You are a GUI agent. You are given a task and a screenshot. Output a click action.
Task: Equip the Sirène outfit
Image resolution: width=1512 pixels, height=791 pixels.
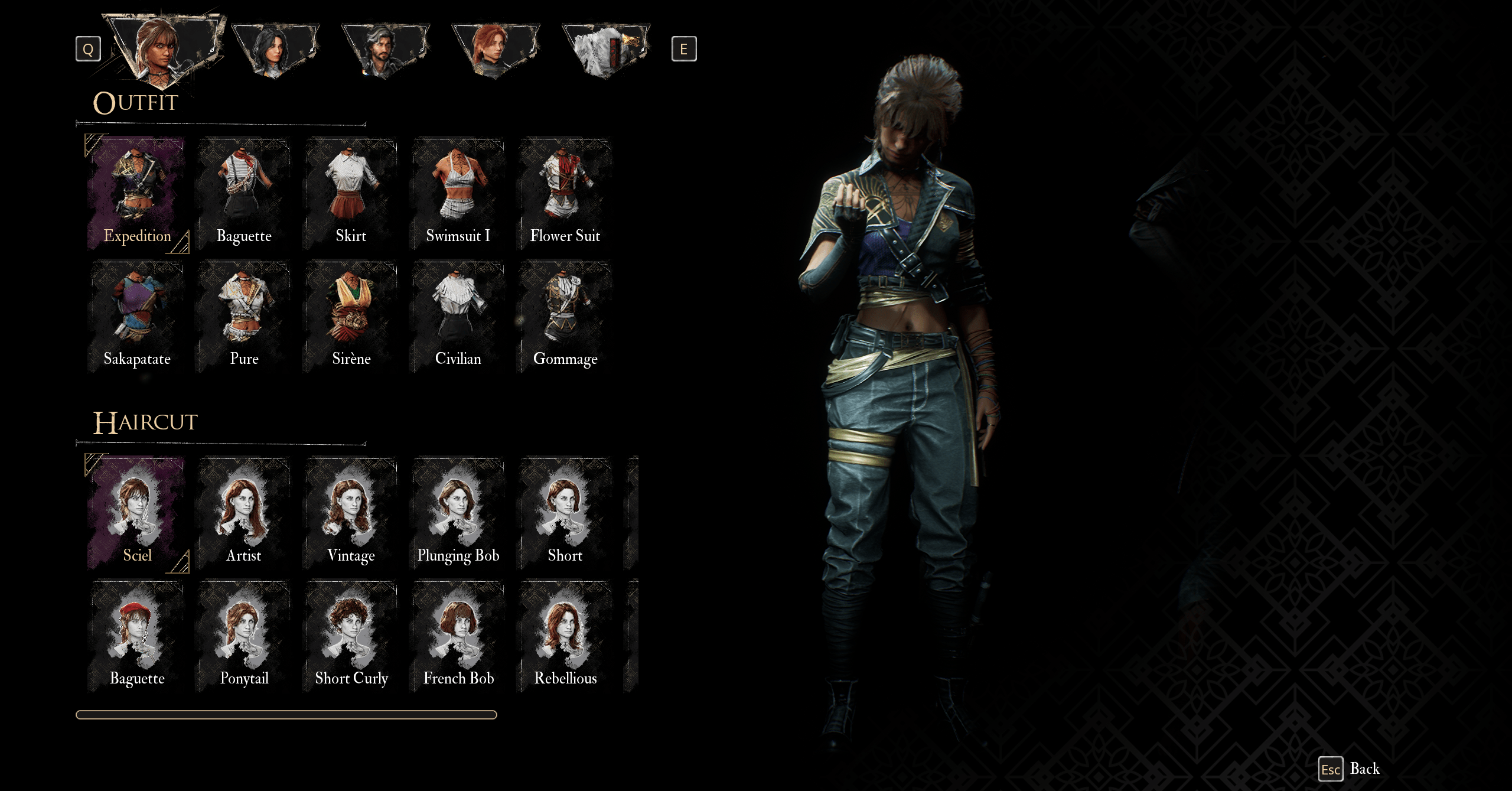[351, 317]
